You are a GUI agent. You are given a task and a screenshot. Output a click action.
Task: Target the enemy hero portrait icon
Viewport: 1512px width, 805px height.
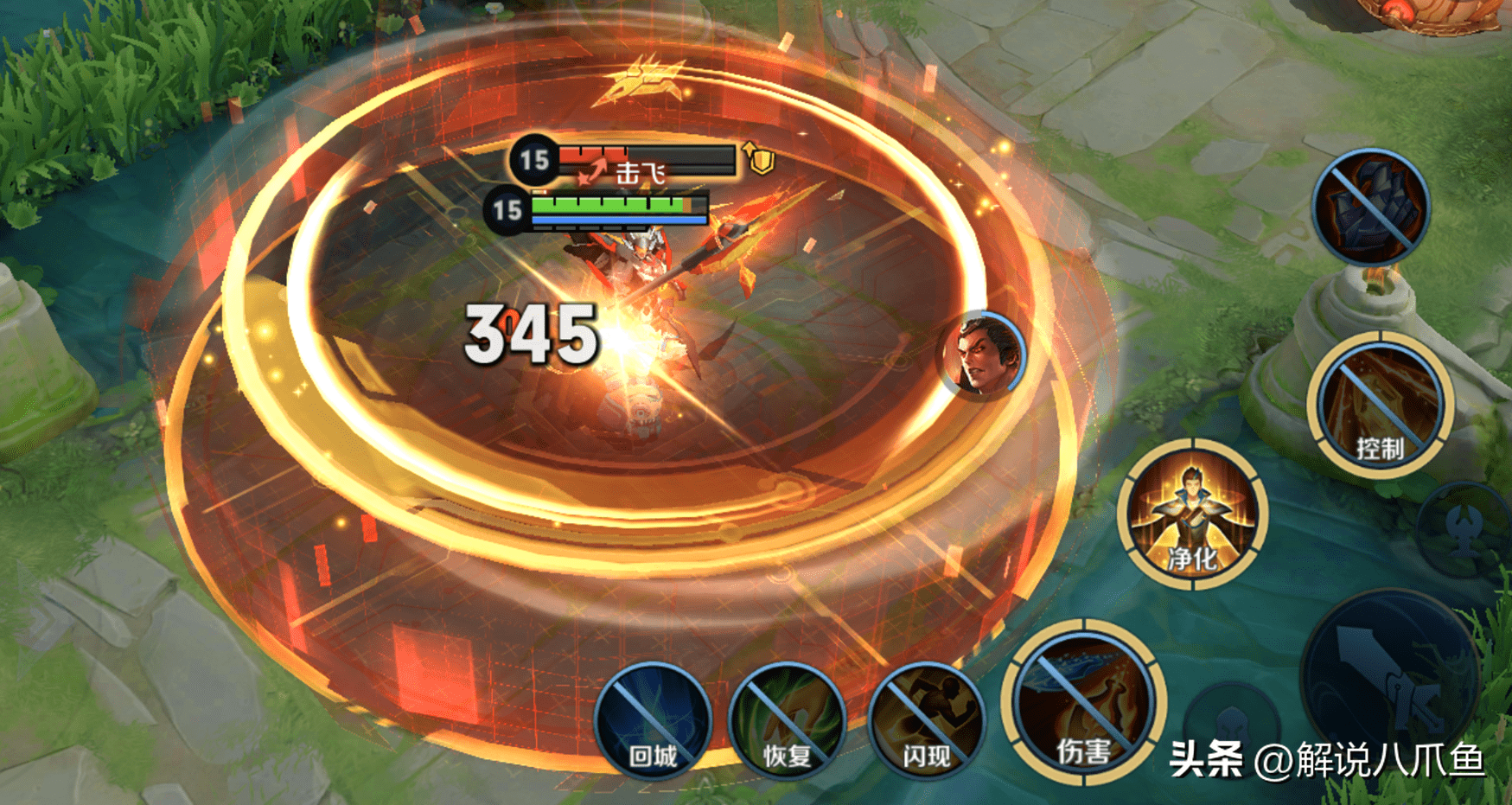click(x=982, y=355)
